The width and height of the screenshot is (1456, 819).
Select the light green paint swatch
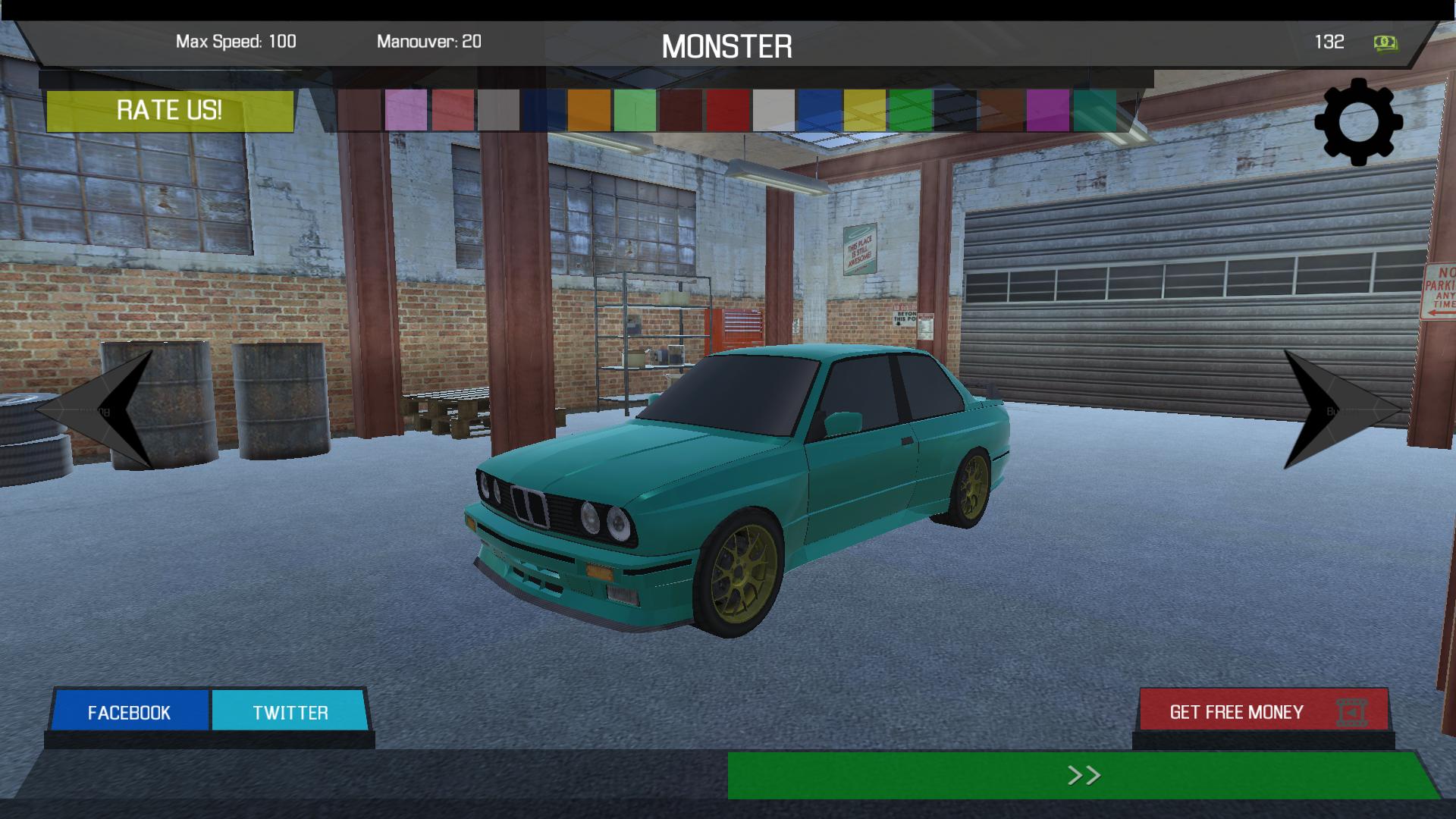pos(635,114)
